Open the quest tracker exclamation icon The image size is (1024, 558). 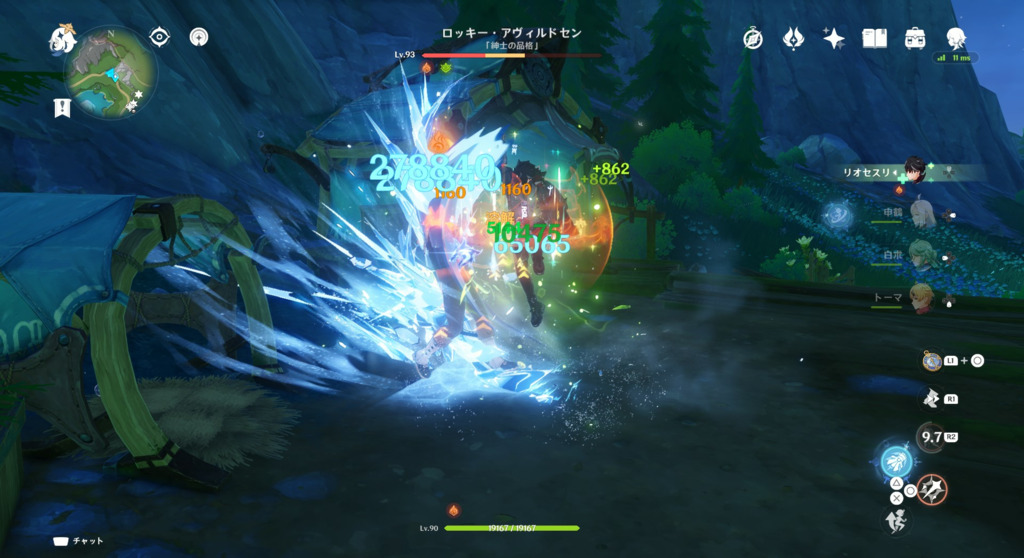pos(62,107)
